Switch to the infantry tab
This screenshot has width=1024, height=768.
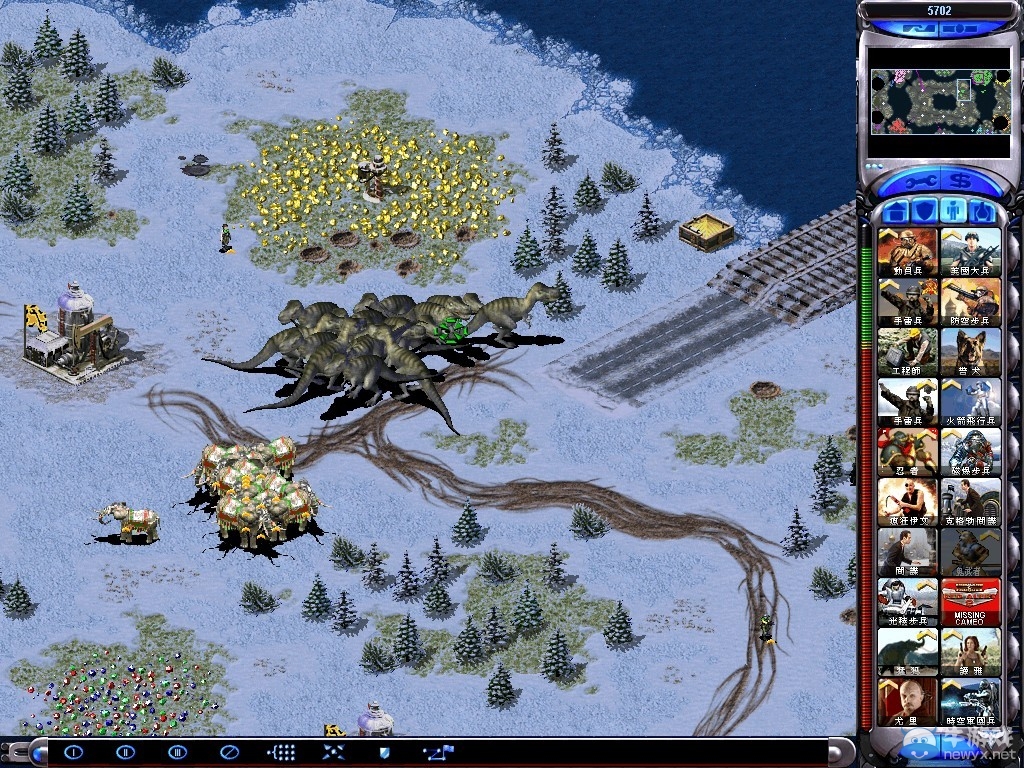pos(953,212)
